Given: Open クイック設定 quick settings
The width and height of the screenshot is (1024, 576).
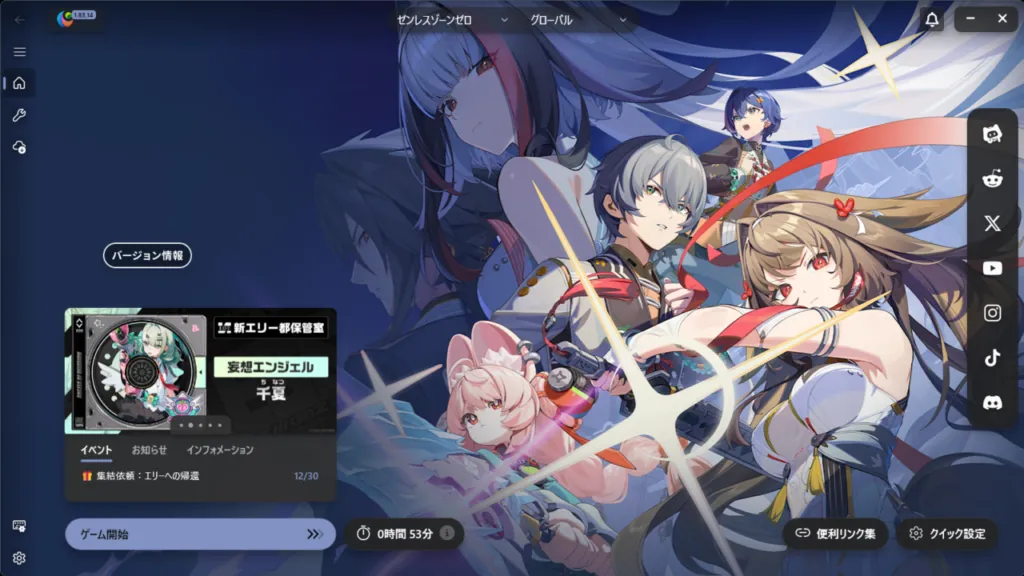Looking at the screenshot, I should coord(946,534).
